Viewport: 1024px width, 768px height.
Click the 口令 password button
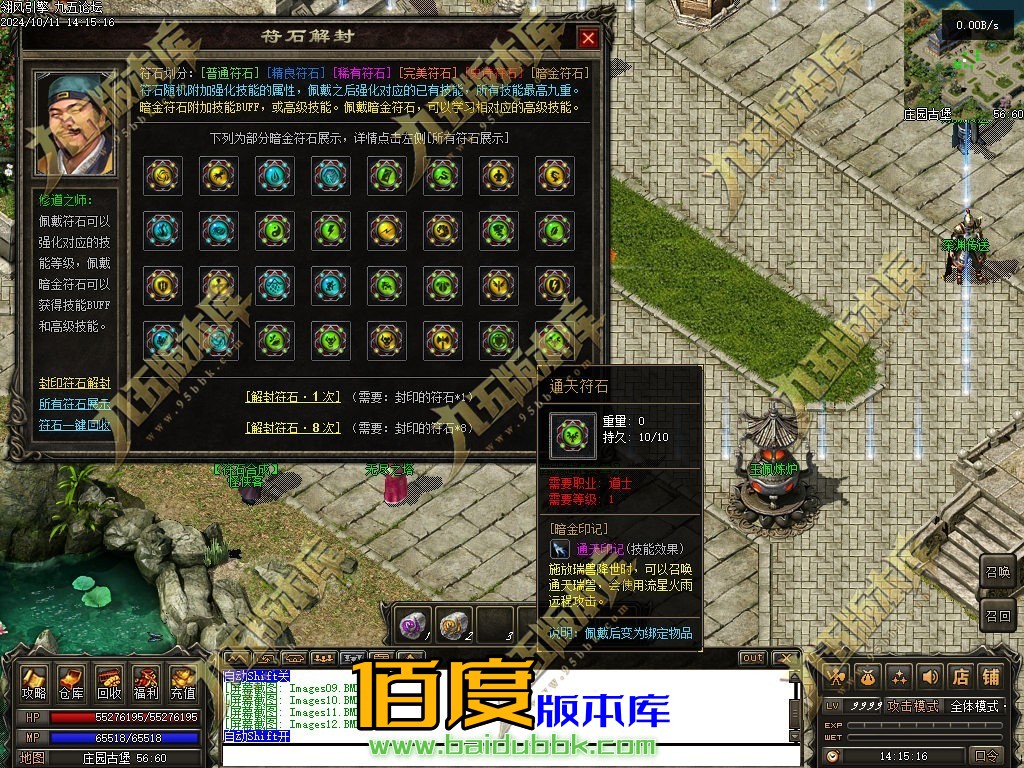coord(986,756)
